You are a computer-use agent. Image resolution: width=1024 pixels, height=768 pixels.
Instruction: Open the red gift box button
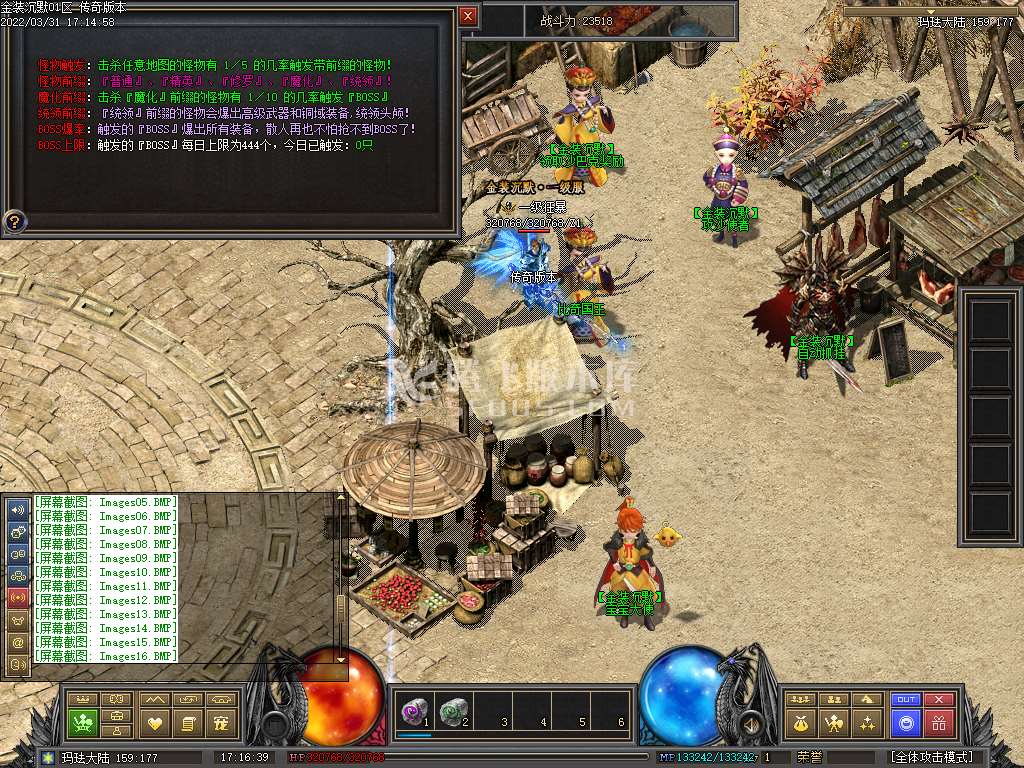pos(938,722)
